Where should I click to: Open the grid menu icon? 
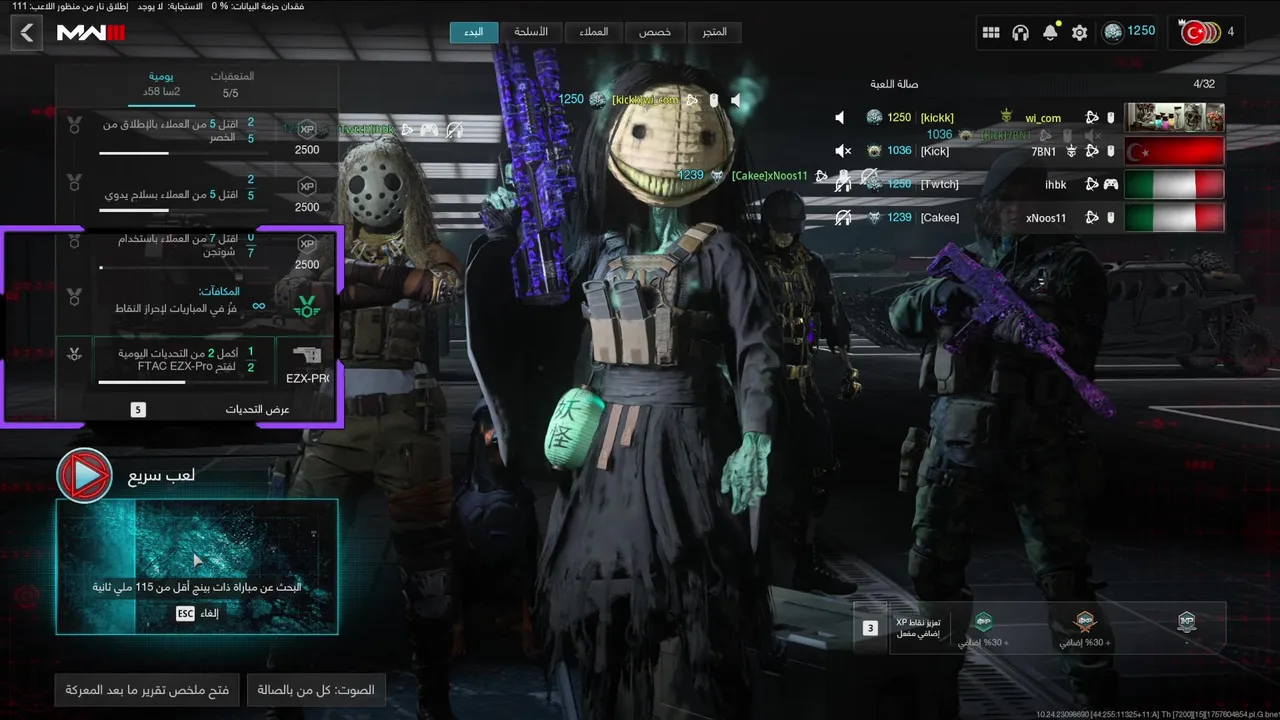[991, 33]
